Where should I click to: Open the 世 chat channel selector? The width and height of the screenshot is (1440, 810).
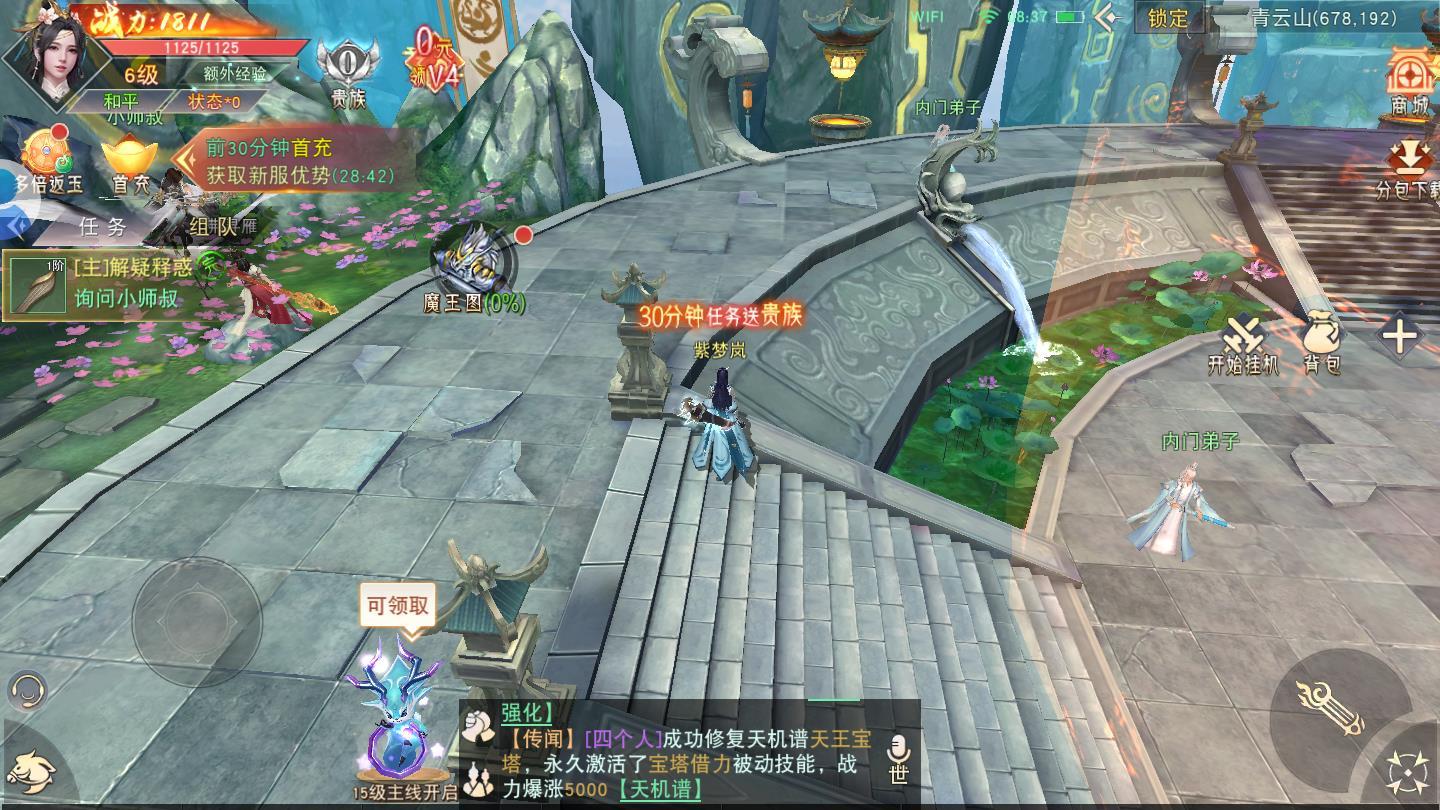click(x=897, y=775)
